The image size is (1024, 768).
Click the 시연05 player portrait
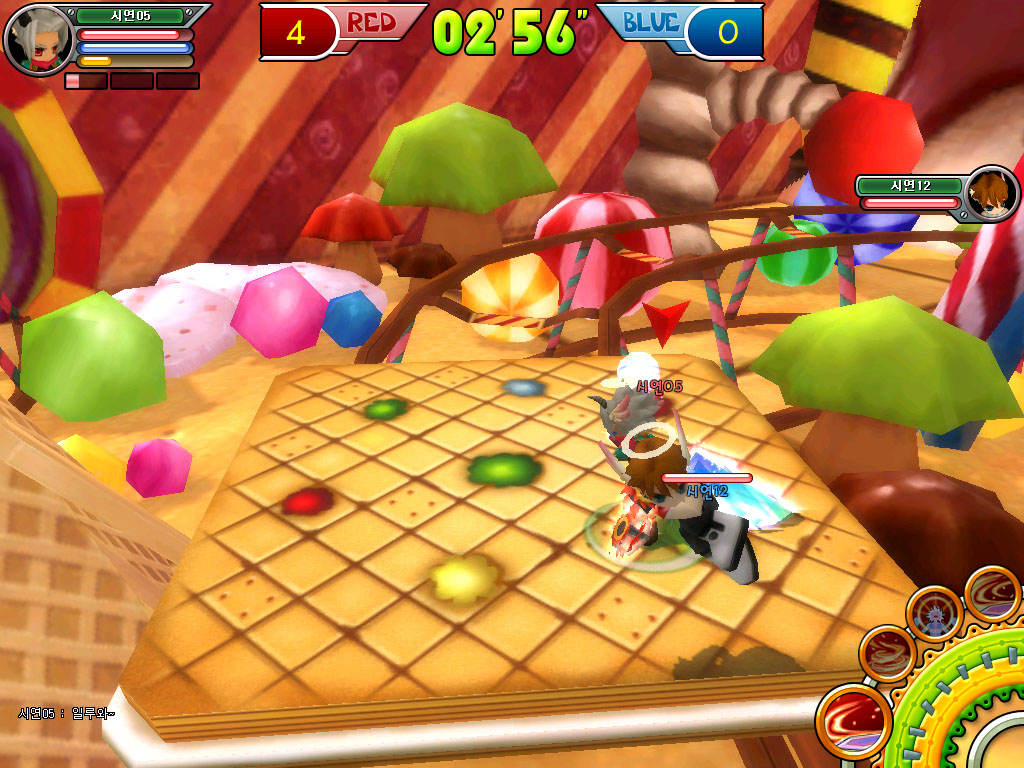[x=38, y=39]
